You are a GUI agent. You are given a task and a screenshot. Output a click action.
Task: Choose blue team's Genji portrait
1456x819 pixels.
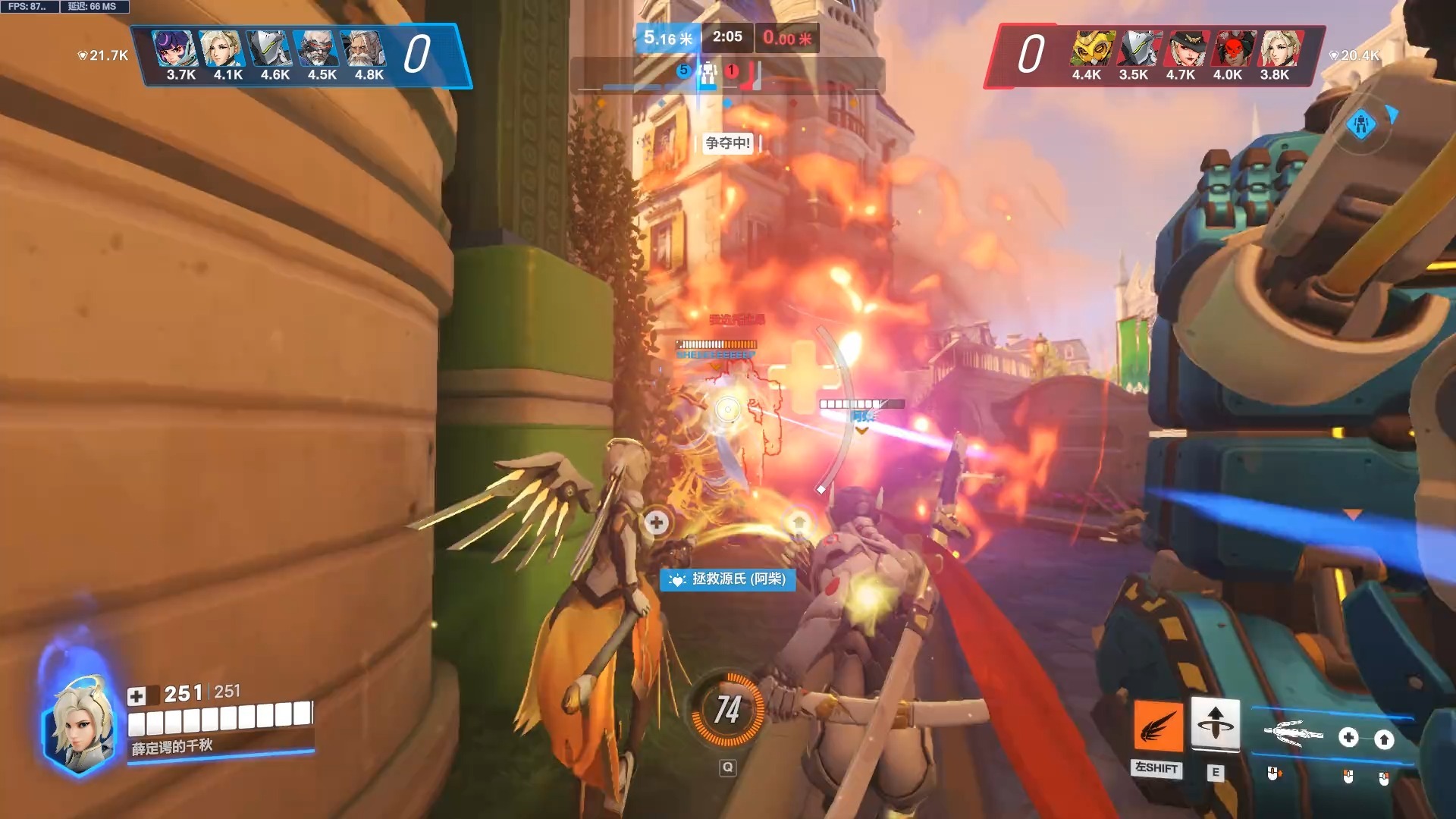click(x=268, y=49)
